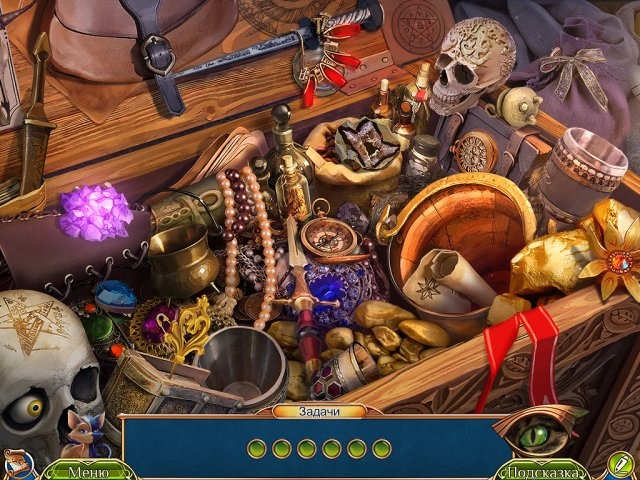
Task: Select the fox helper character icon
Action: 80,435
